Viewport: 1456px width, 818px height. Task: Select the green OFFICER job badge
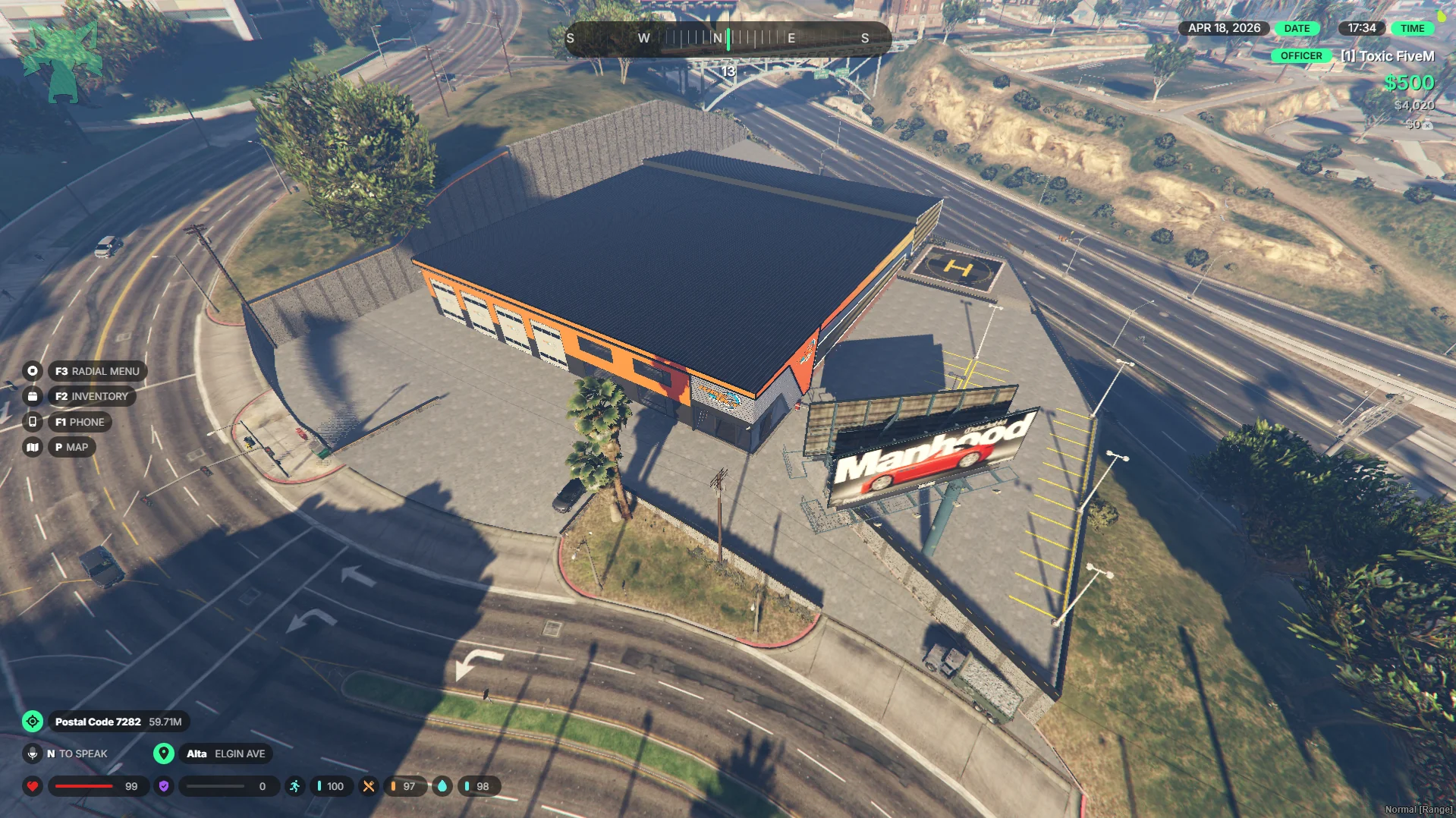[1300, 55]
